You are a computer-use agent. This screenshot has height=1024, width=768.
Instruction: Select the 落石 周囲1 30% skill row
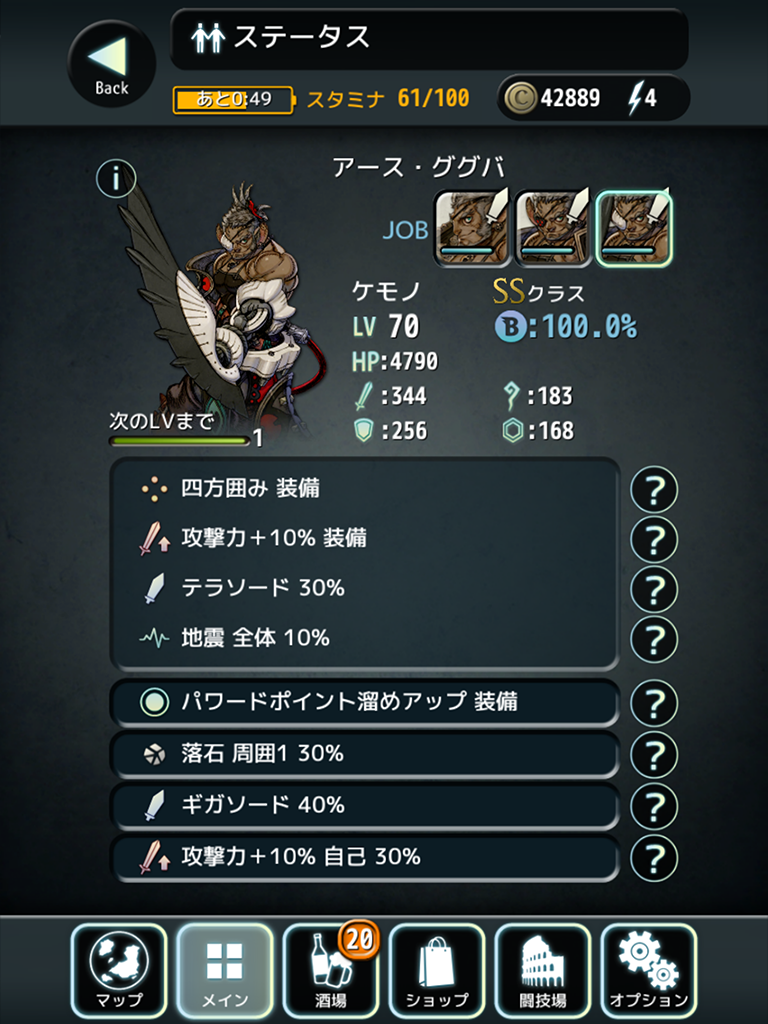point(365,754)
